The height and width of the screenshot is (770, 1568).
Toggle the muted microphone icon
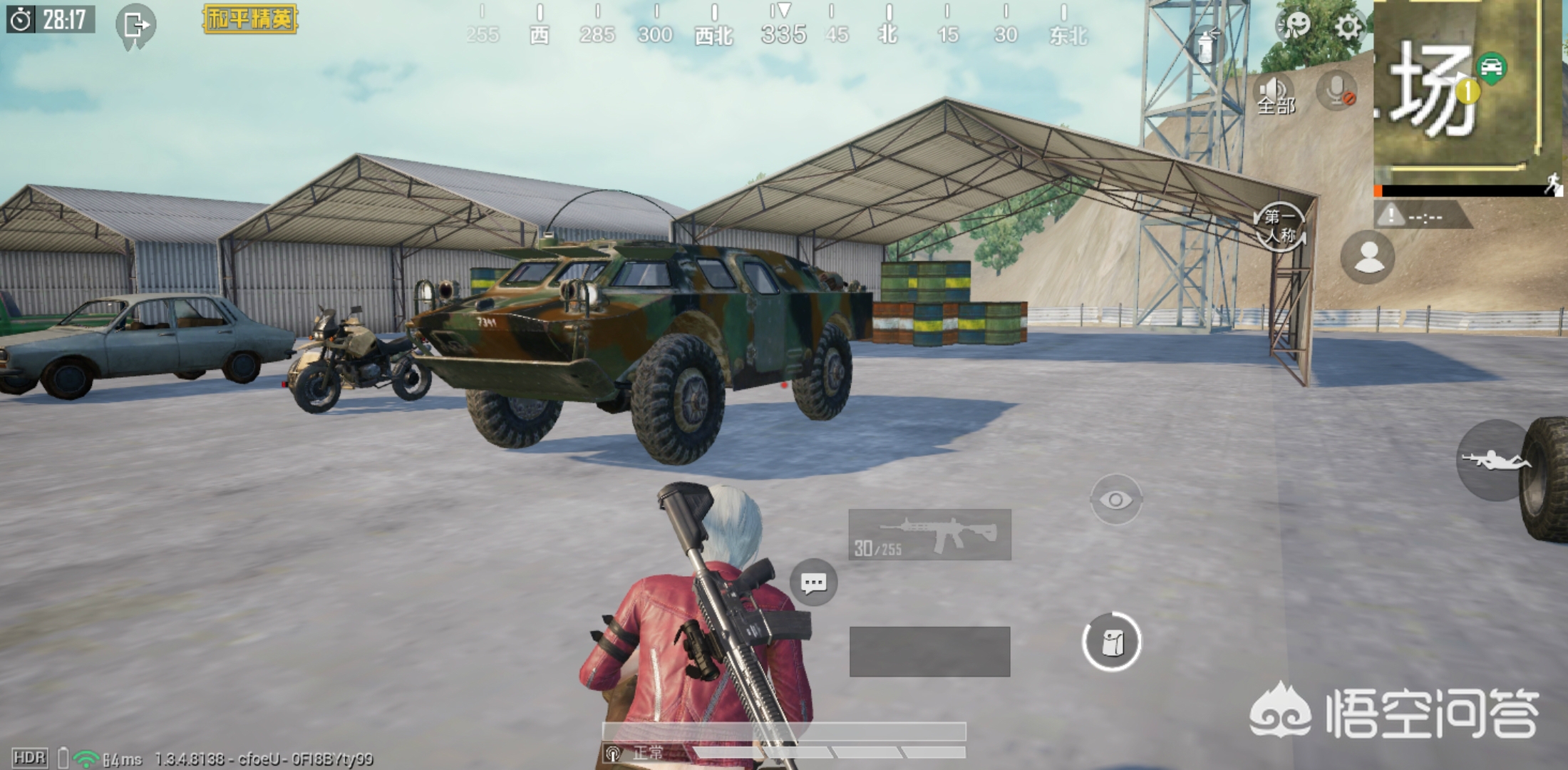[x=1336, y=91]
